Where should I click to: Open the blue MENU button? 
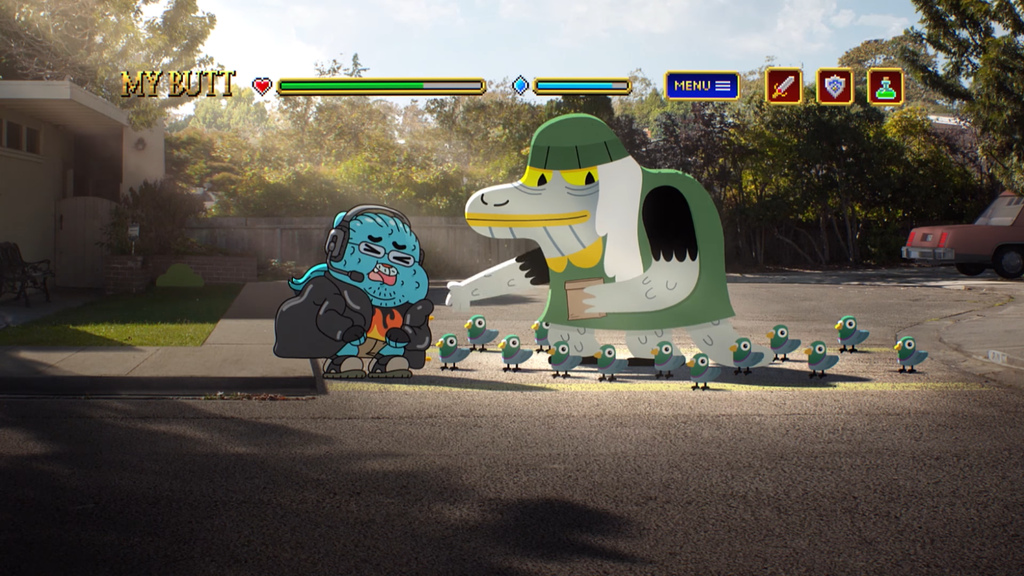point(702,86)
